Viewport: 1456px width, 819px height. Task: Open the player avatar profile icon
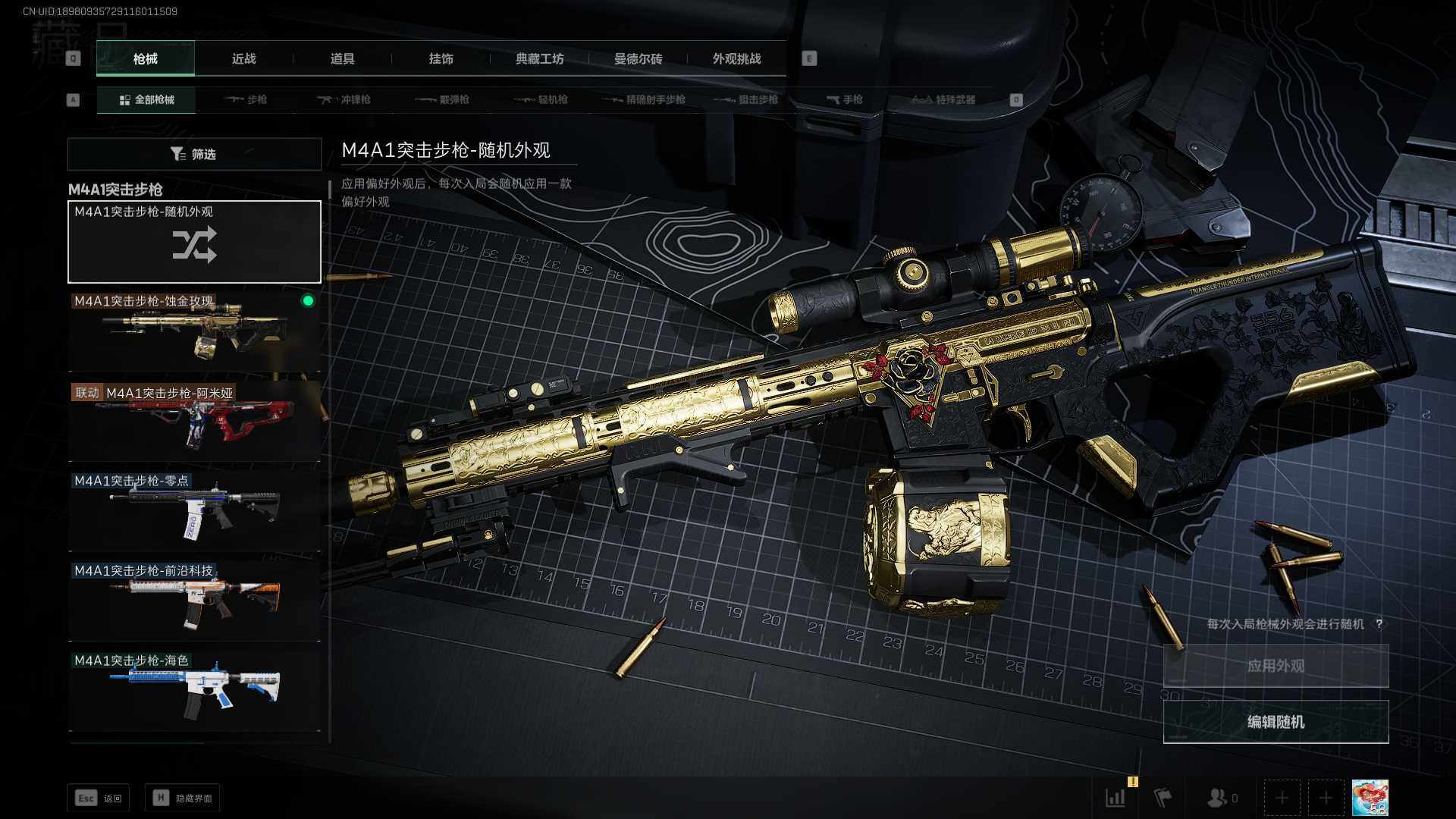coord(1370,798)
